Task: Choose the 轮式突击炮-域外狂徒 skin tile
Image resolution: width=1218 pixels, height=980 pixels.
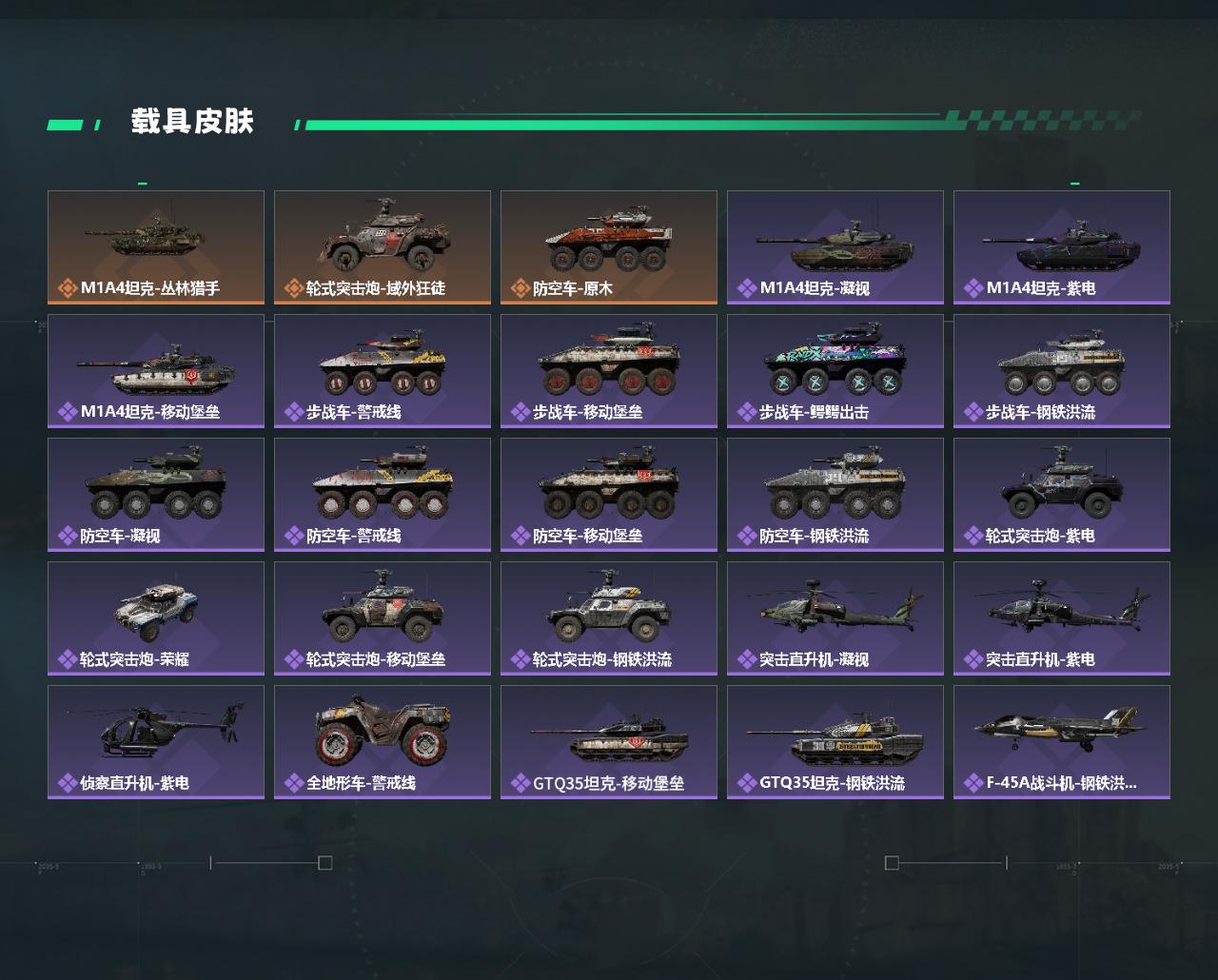Action: click(x=383, y=247)
